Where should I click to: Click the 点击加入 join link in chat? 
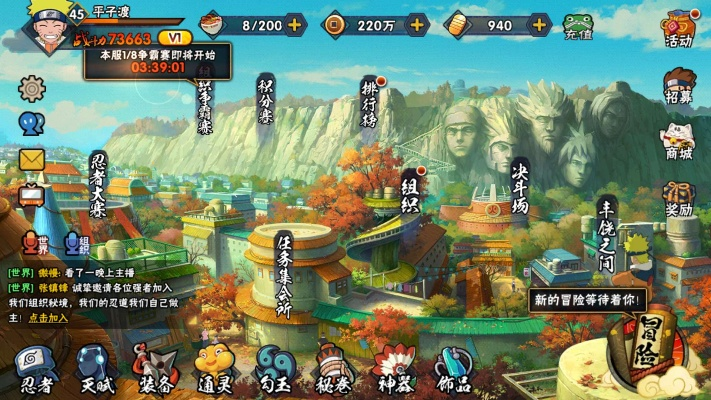point(48,317)
